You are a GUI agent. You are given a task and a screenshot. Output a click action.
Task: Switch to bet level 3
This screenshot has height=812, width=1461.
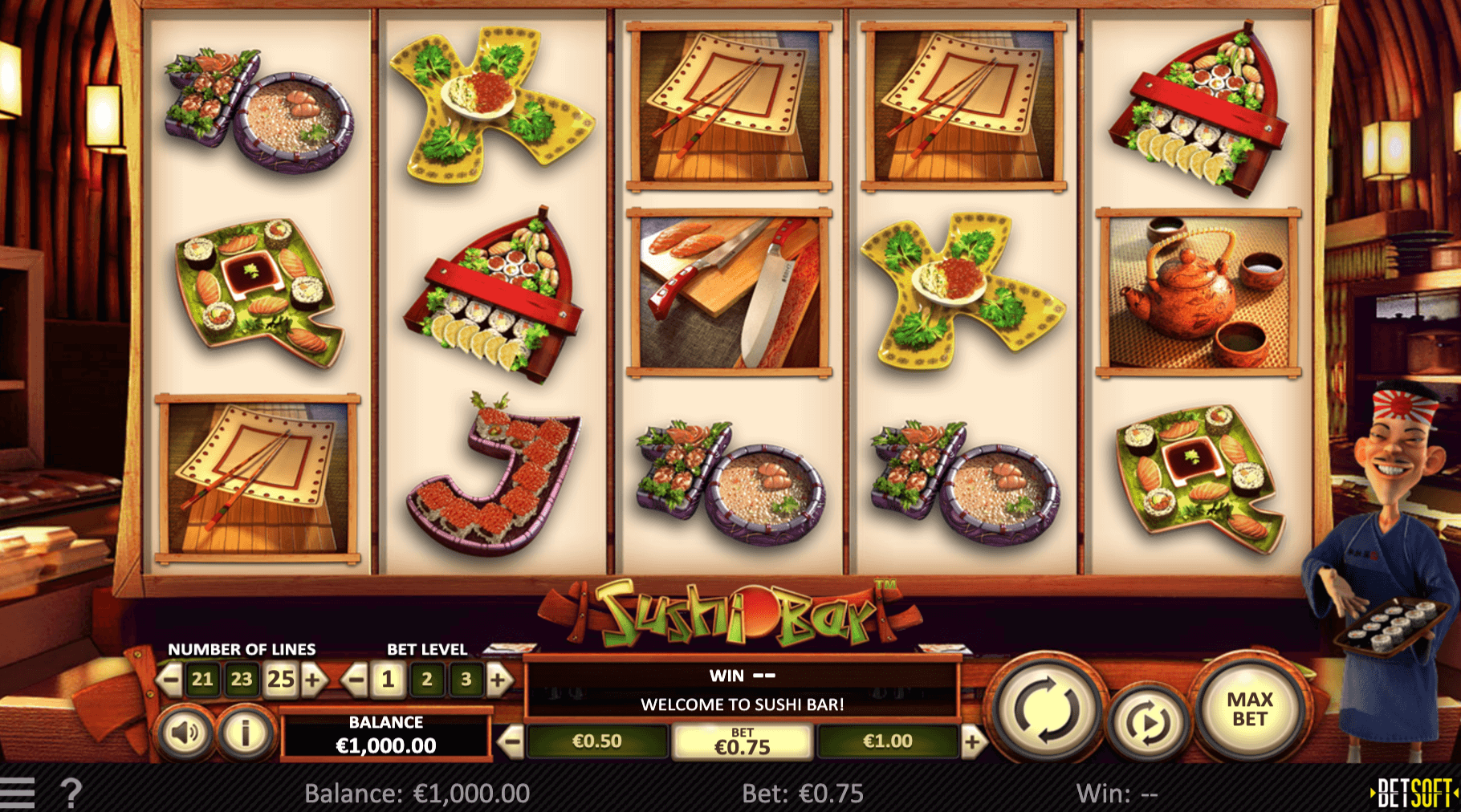(x=466, y=680)
